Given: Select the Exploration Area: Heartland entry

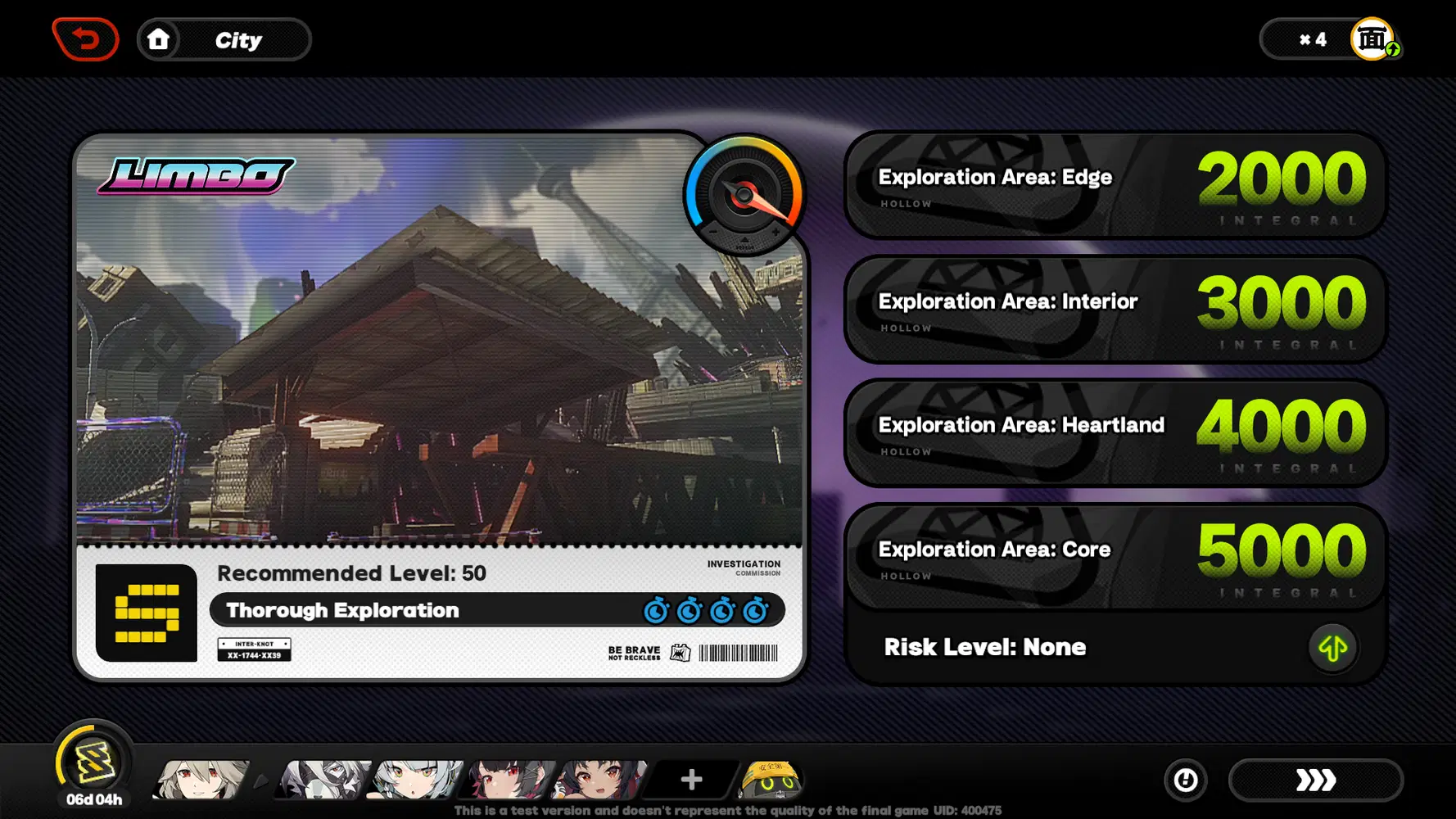Looking at the screenshot, I should pyautogui.click(x=1114, y=432).
